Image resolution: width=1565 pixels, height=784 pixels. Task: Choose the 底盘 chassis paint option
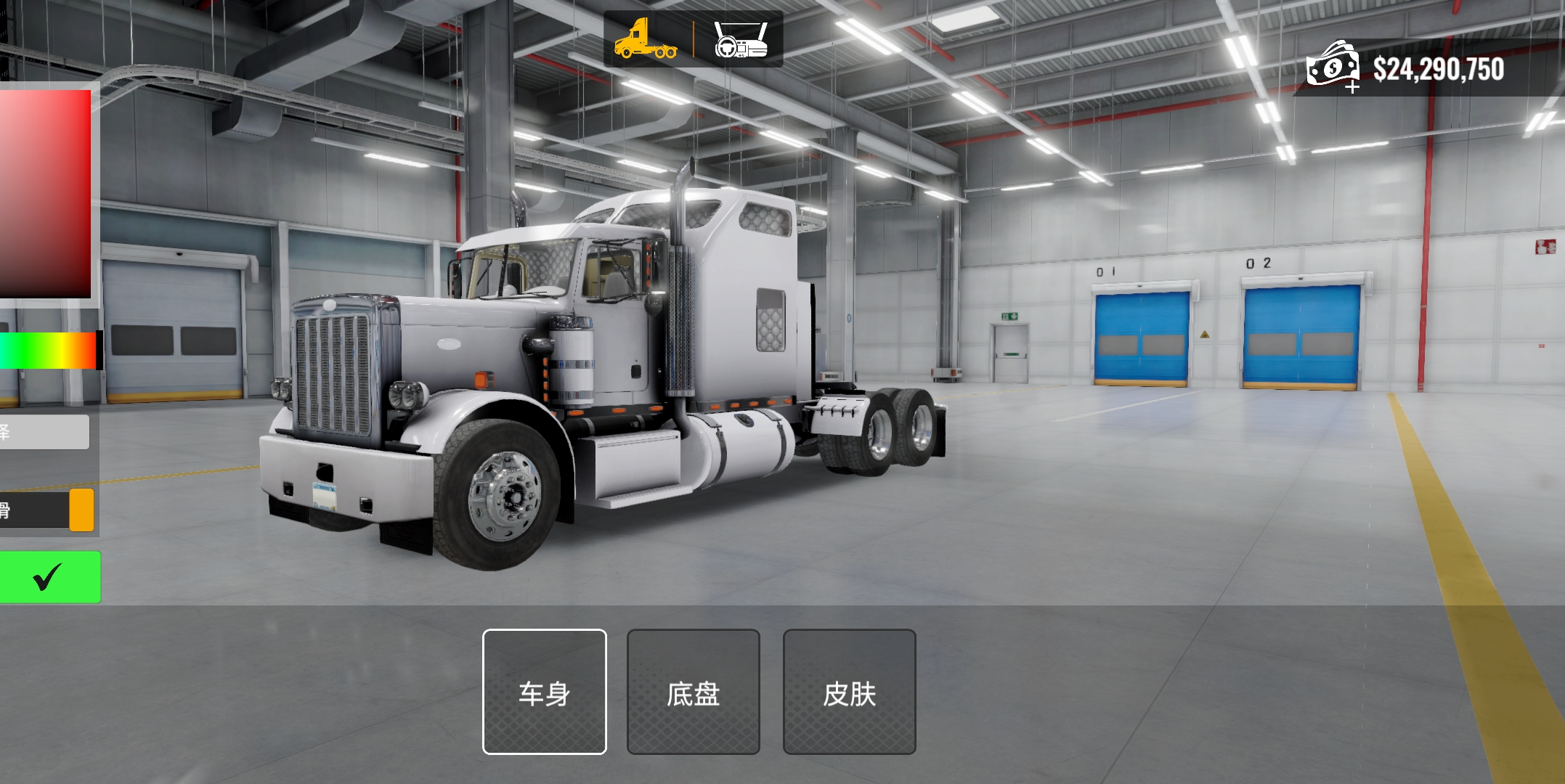click(693, 692)
